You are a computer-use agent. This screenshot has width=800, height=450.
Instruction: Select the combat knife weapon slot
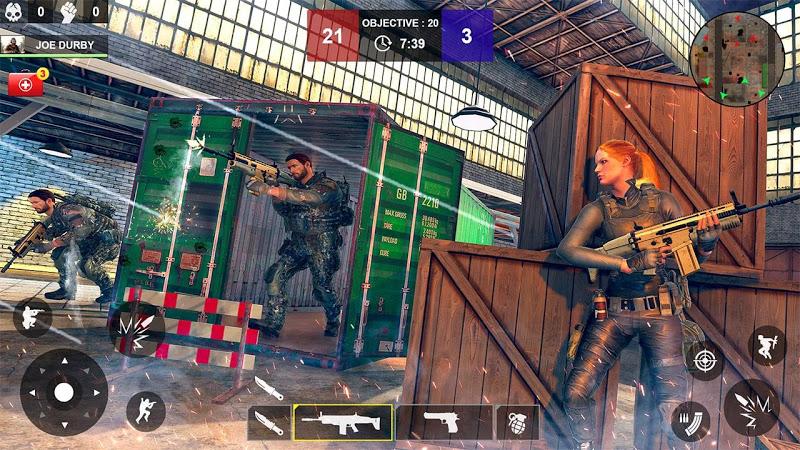[269, 422]
